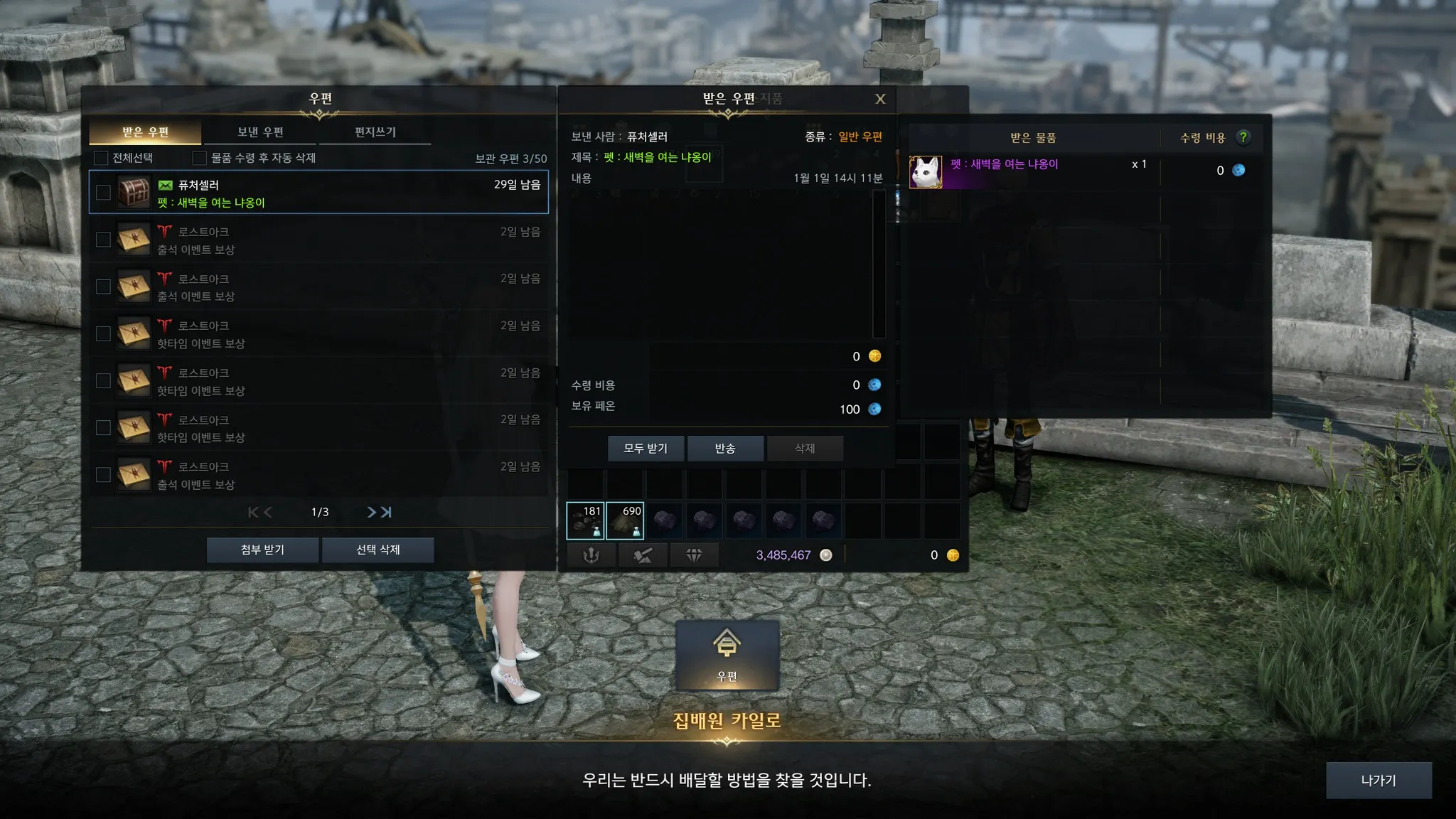
Task: Click 첨부 받기 button
Action: (x=262, y=550)
